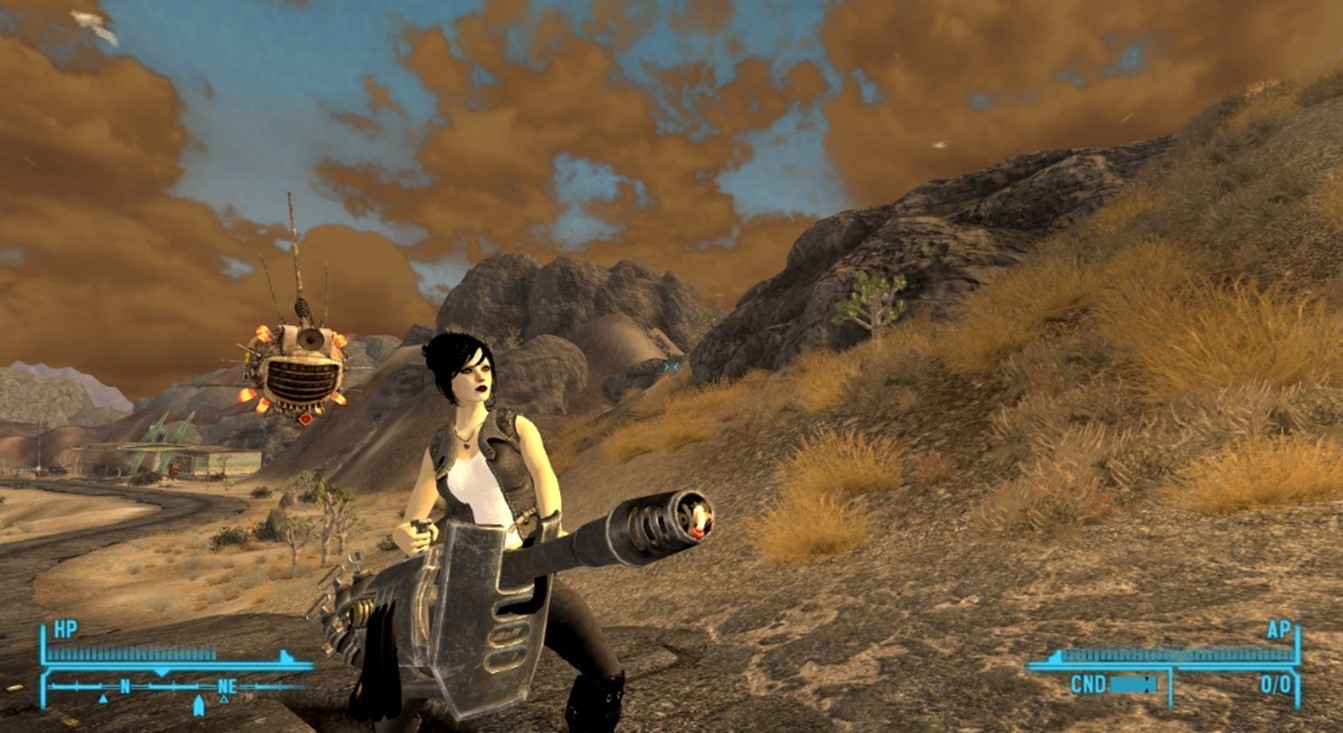This screenshot has width=1343, height=733.
Task: Click the CND condition fill meter
Action: point(1134,684)
